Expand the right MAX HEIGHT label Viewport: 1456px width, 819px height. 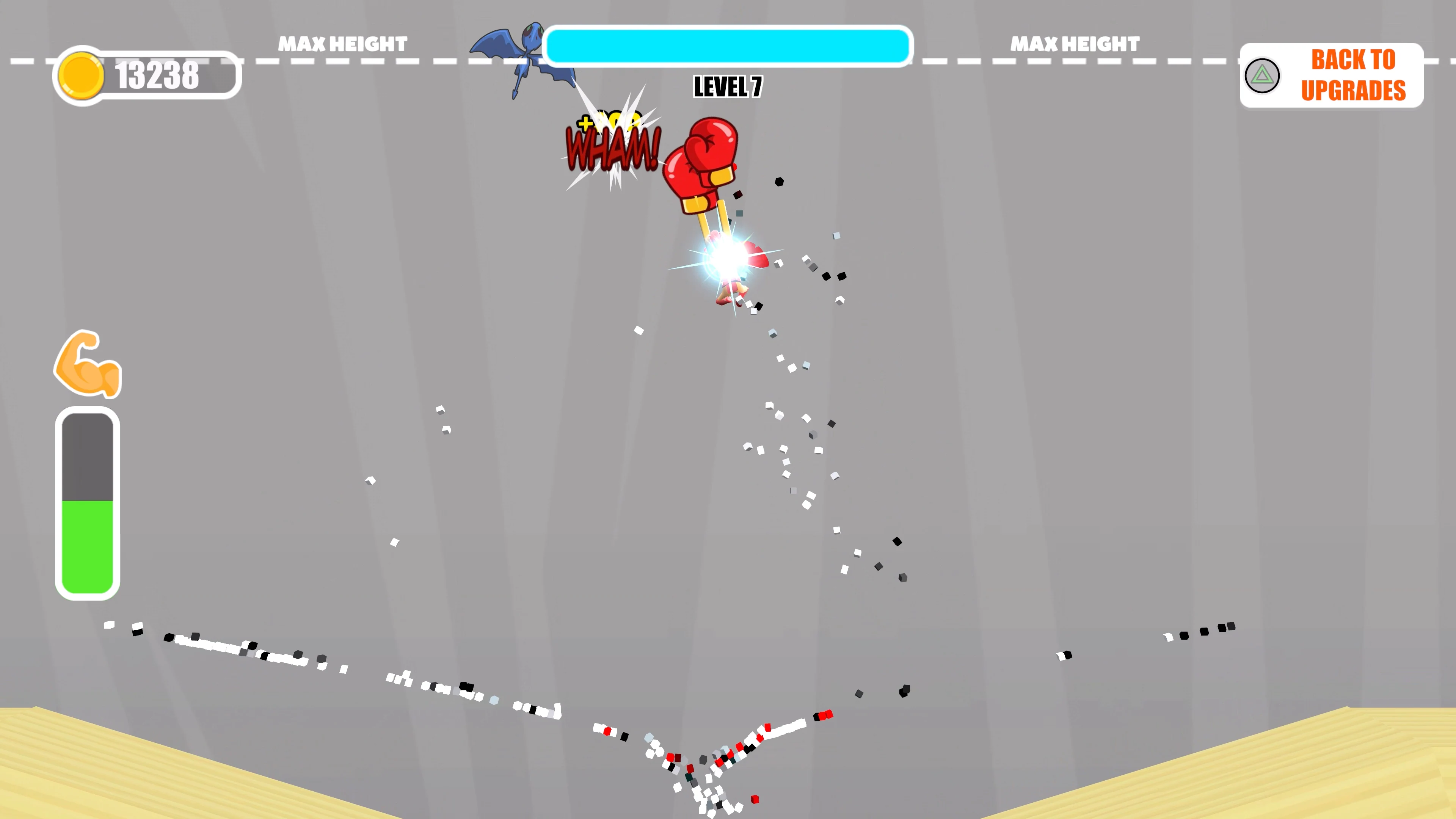pos(1073,44)
